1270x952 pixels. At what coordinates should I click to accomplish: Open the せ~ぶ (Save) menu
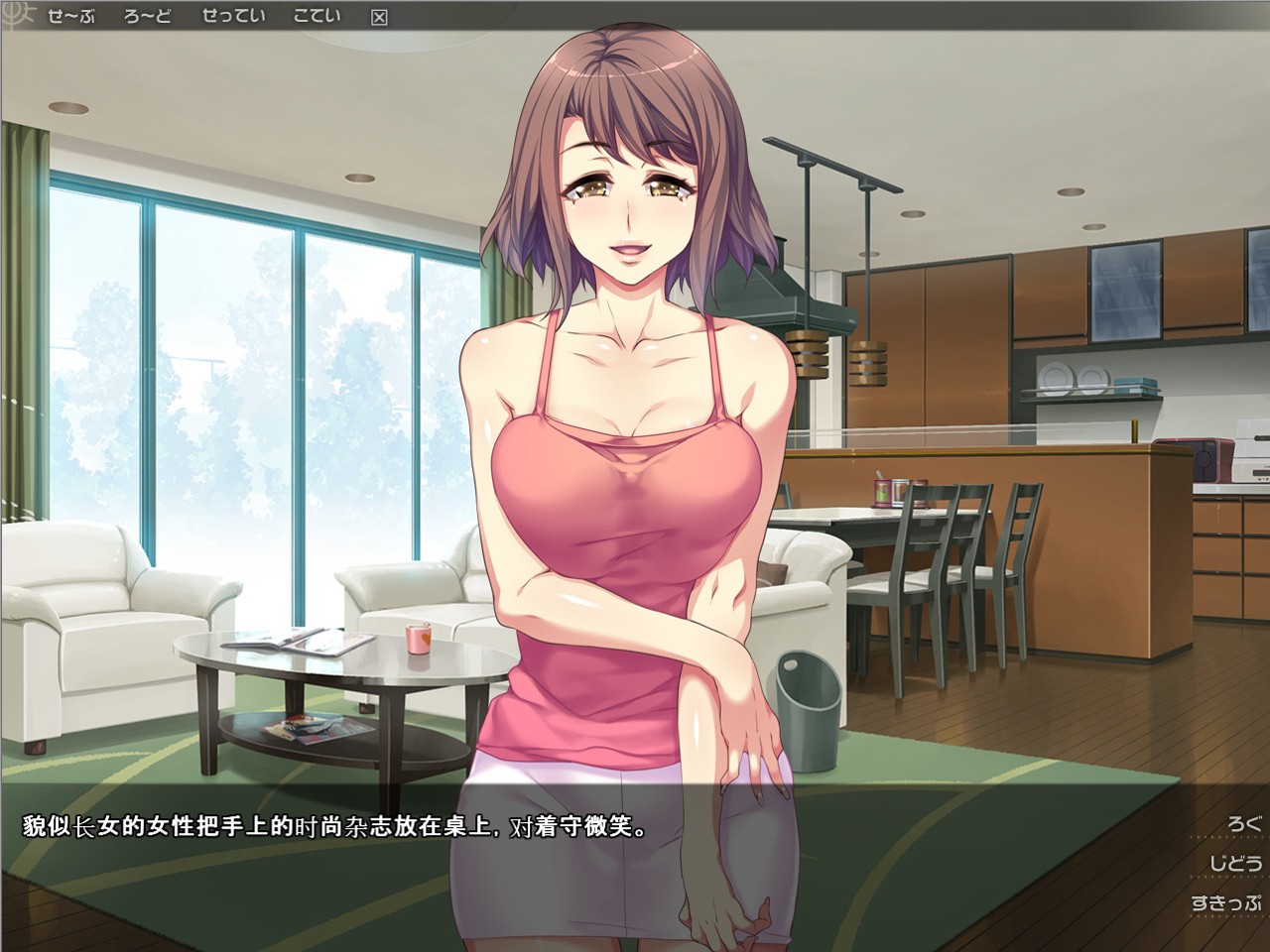pos(70,16)
